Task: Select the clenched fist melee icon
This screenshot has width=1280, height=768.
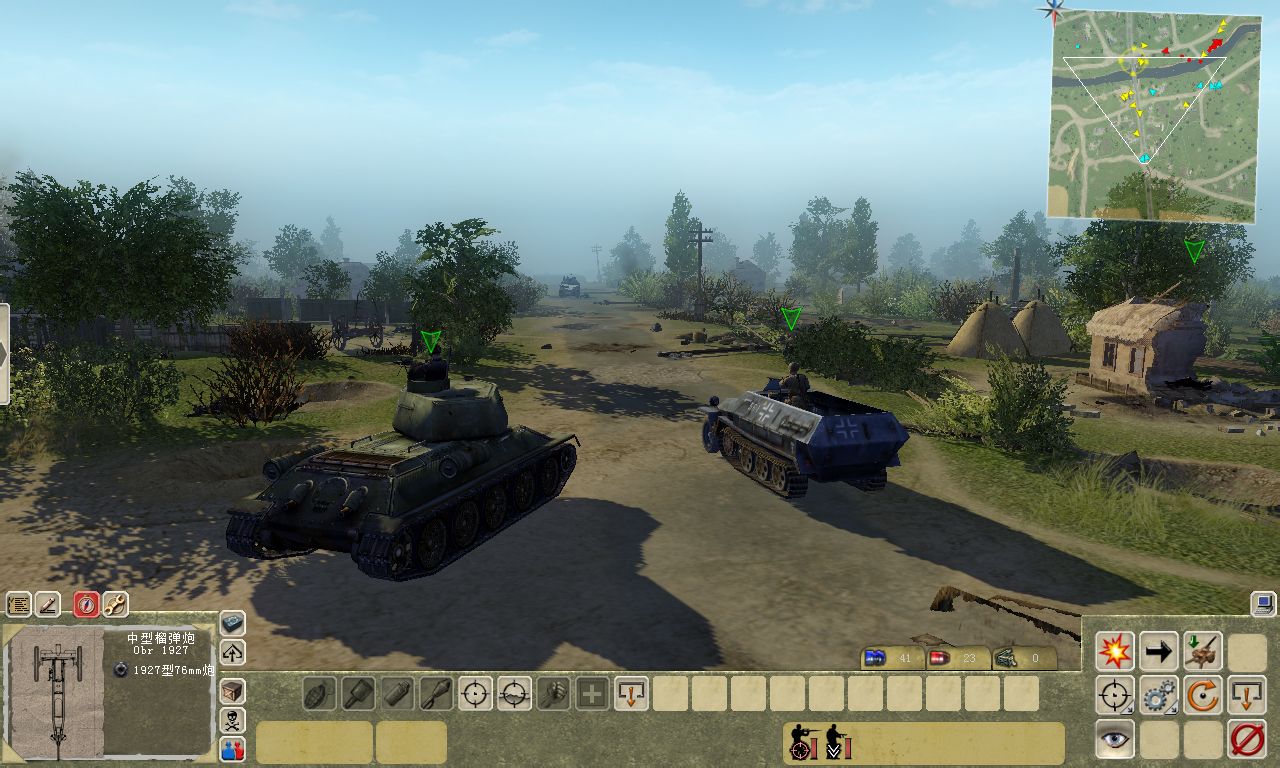Action: [553, 693]
